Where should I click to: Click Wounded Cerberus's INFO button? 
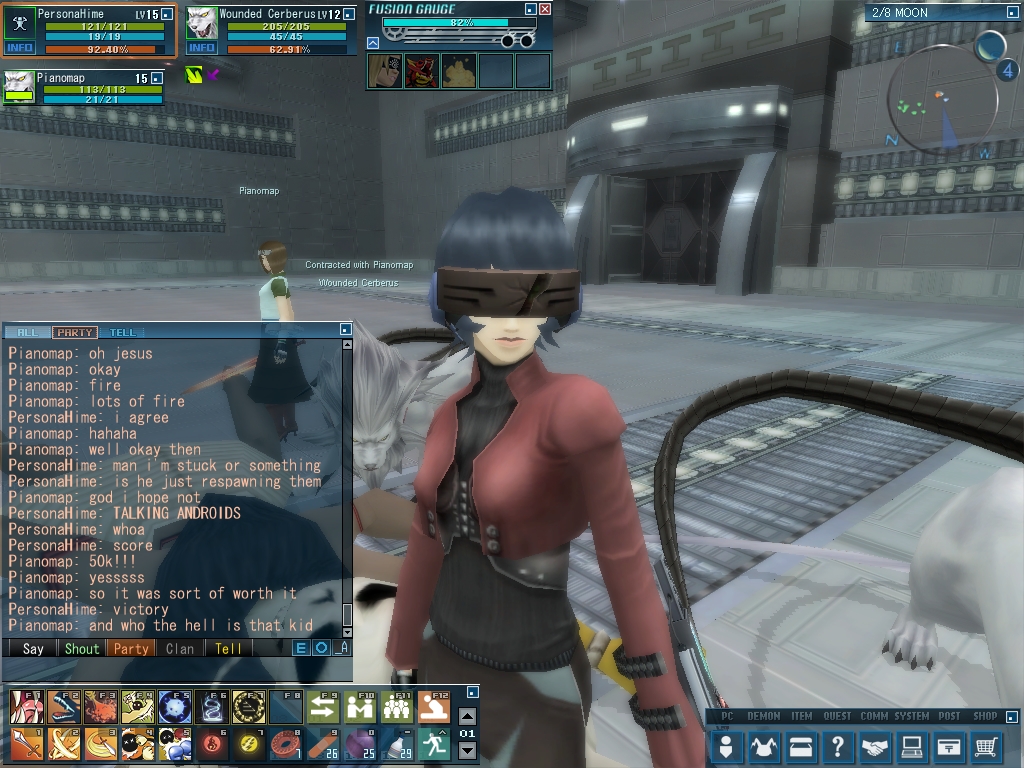tap(201, 48)
